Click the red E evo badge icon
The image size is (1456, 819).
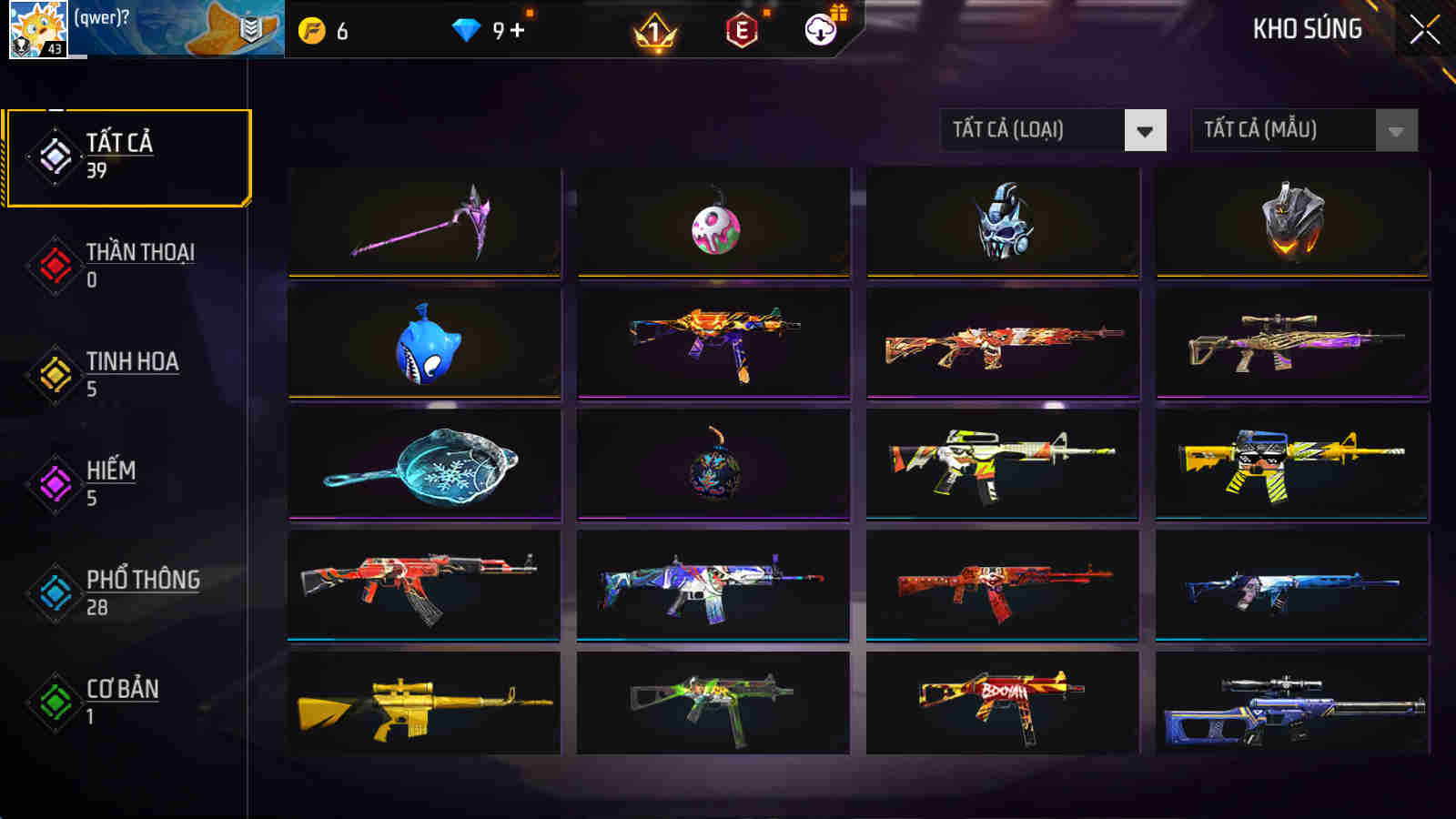click(739, 30)
